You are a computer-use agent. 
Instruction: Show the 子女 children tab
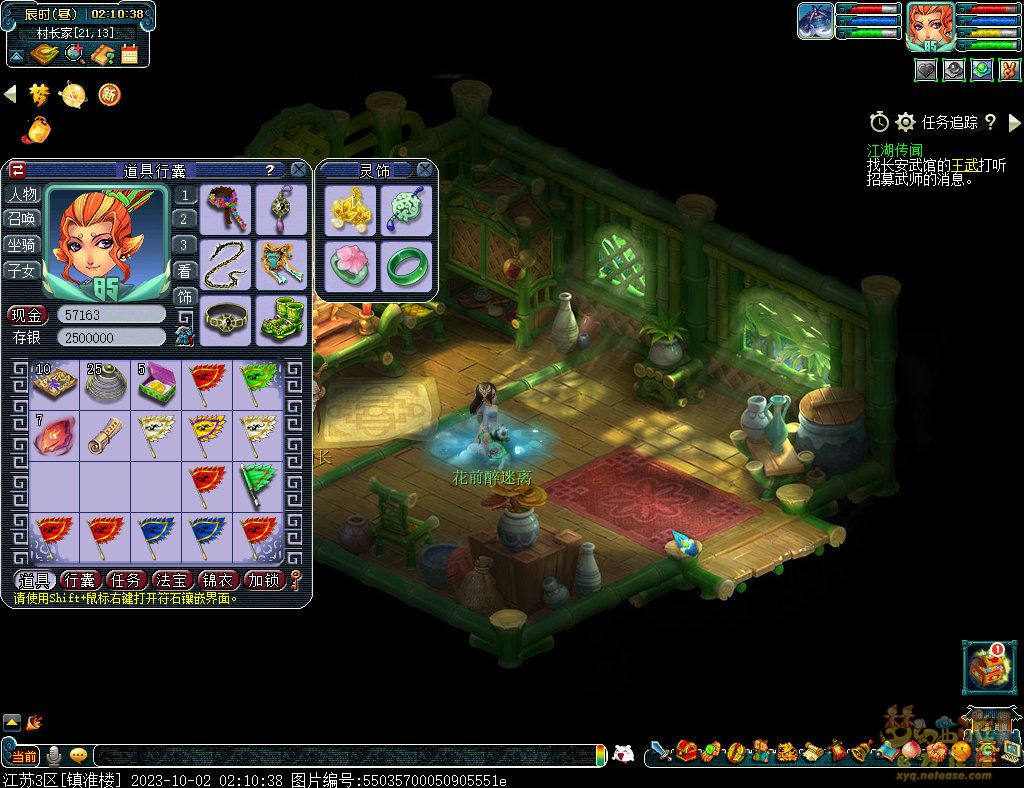(x=22, y=270)
